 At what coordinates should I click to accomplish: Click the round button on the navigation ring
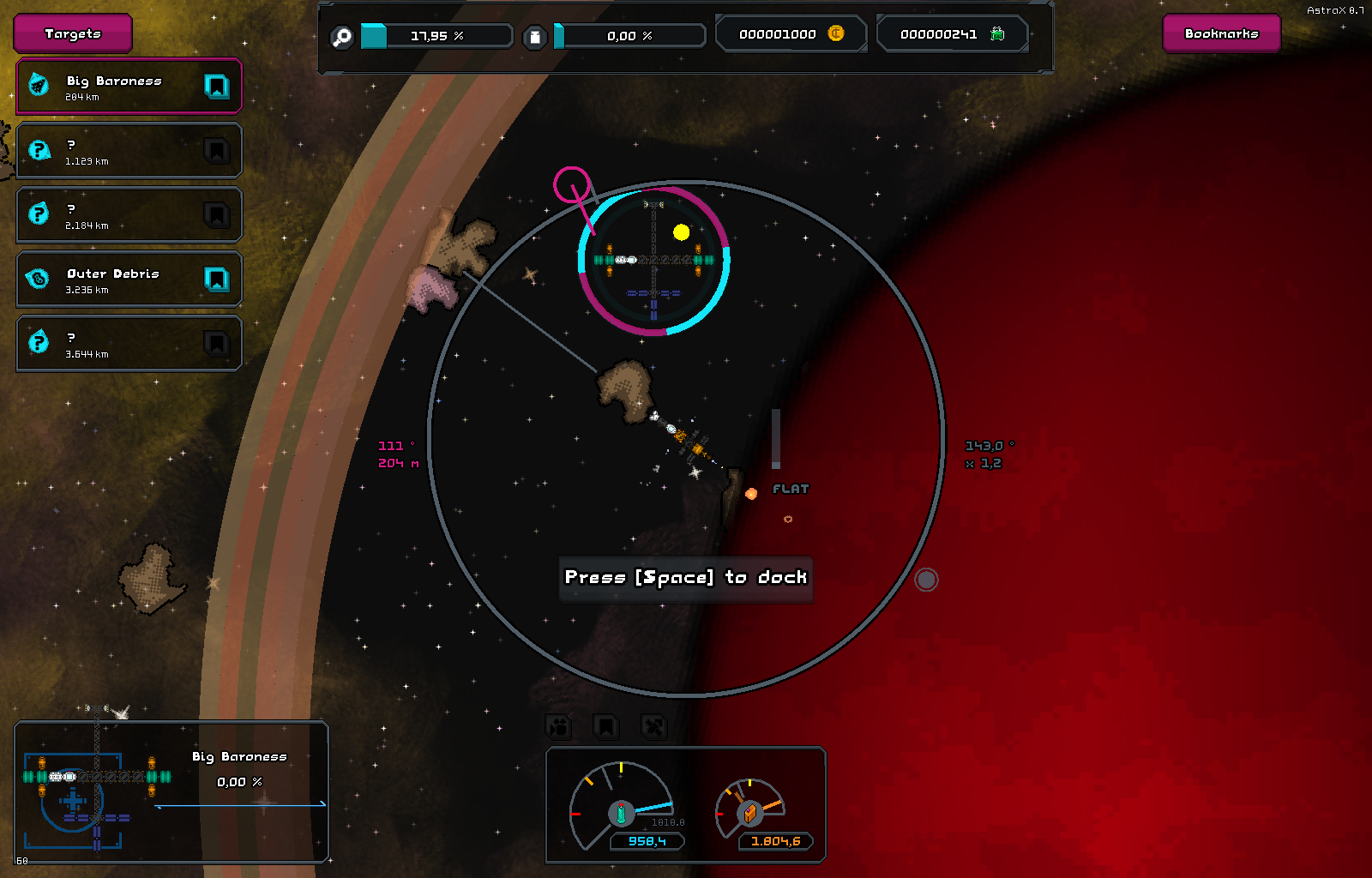926,580
